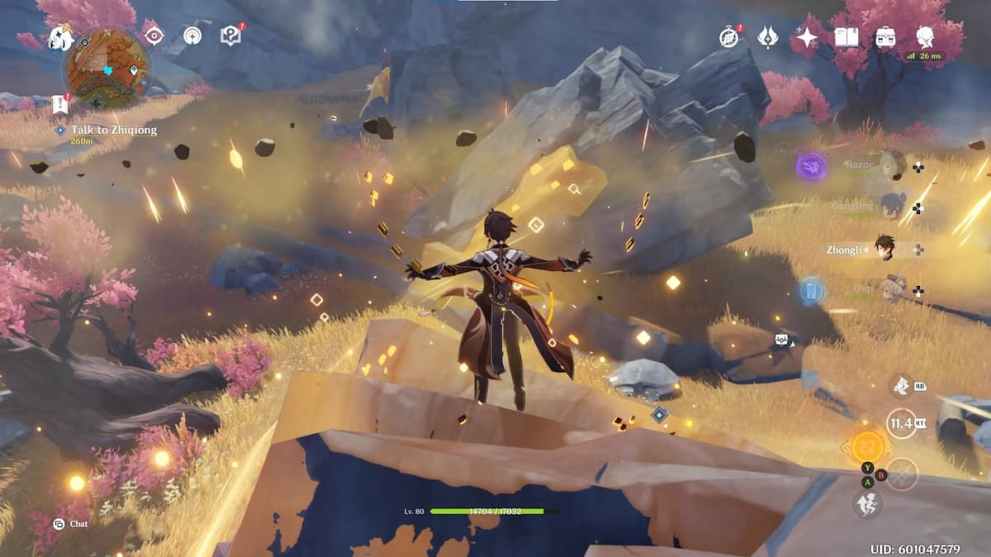The width and height of the screenshot is (991, 557).
Task: Open the circular minimap
Action: (x=108, y=69)
